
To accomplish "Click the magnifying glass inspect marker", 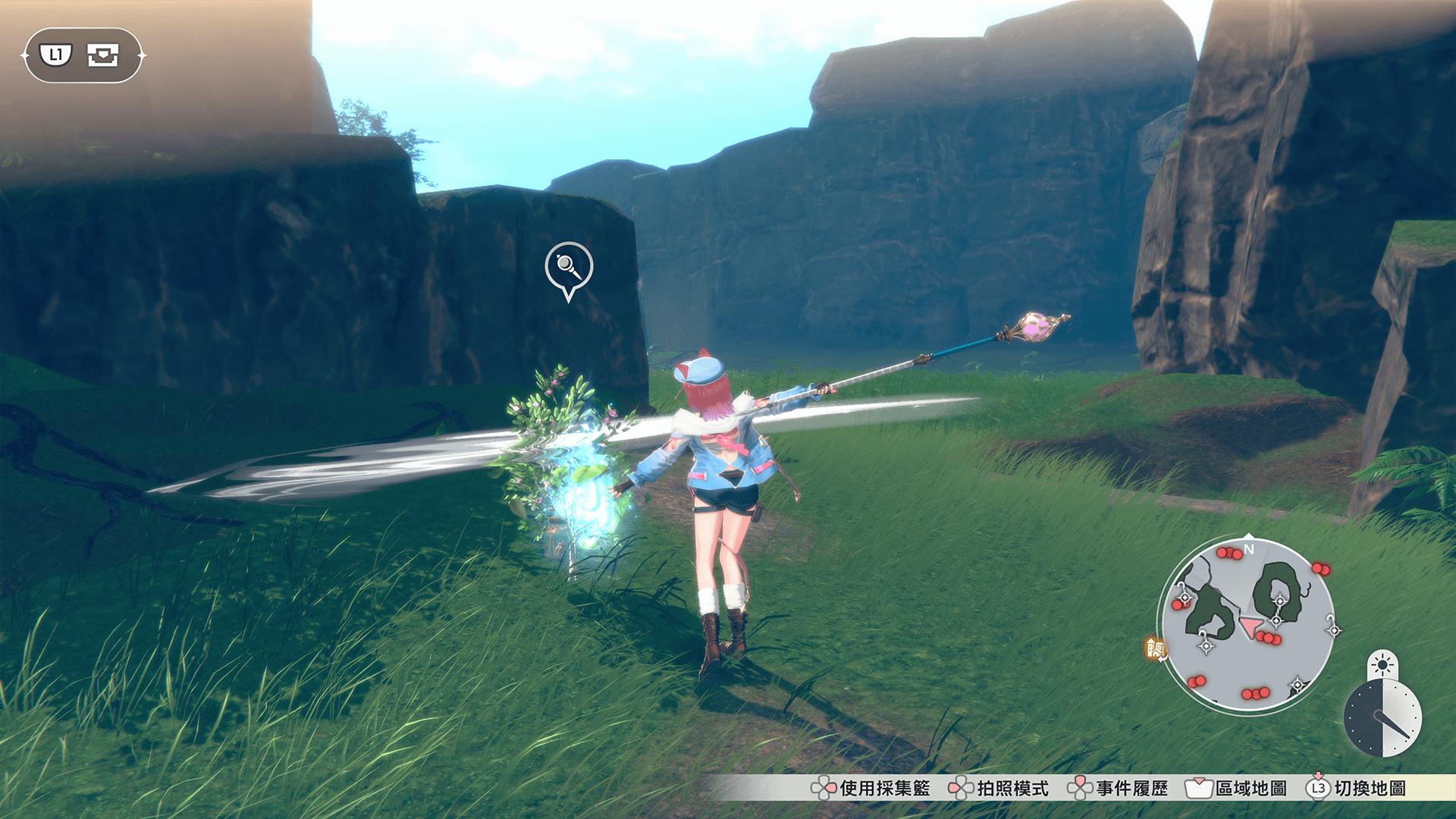I will [568, 267].
